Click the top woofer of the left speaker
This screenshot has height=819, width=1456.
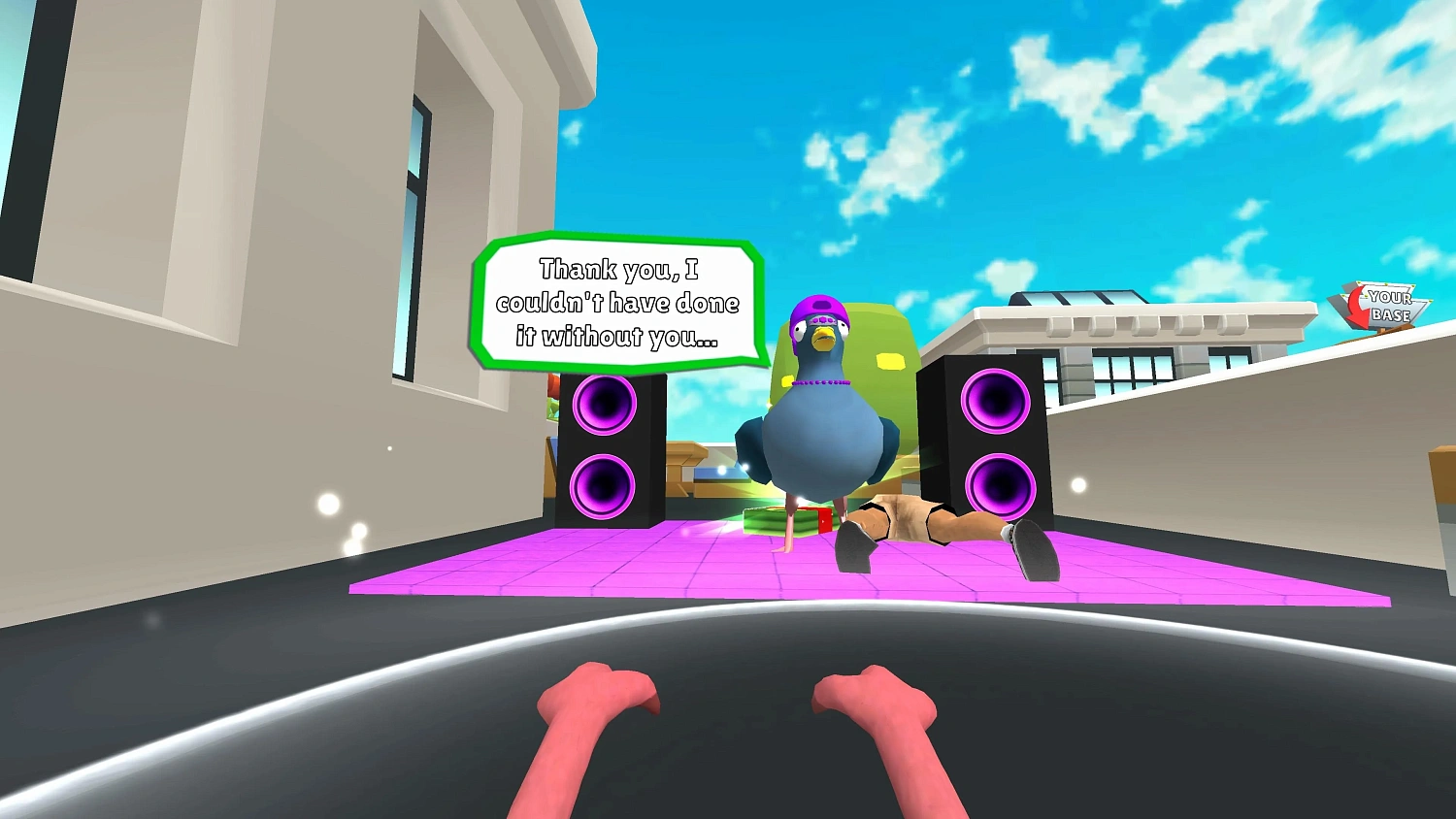(x=605, y=406)
